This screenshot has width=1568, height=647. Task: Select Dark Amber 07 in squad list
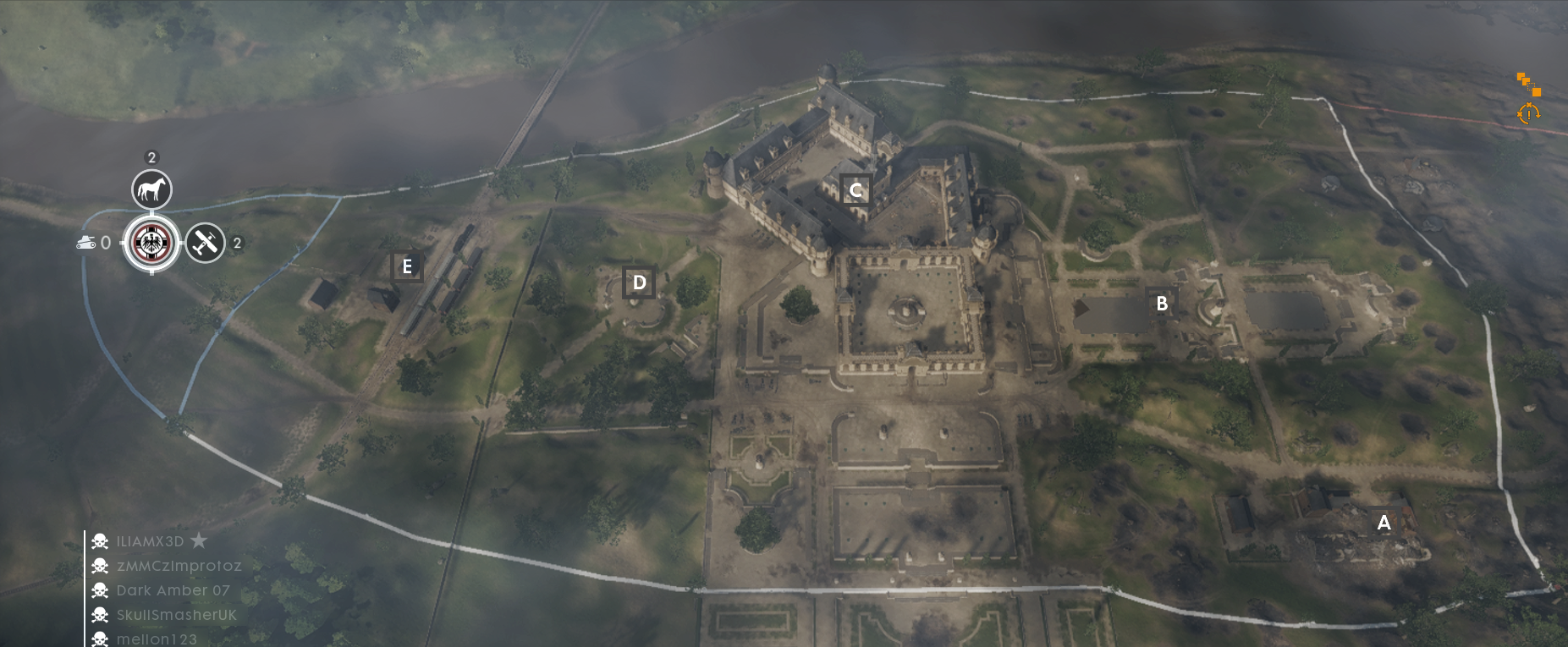tap(173, 590)
